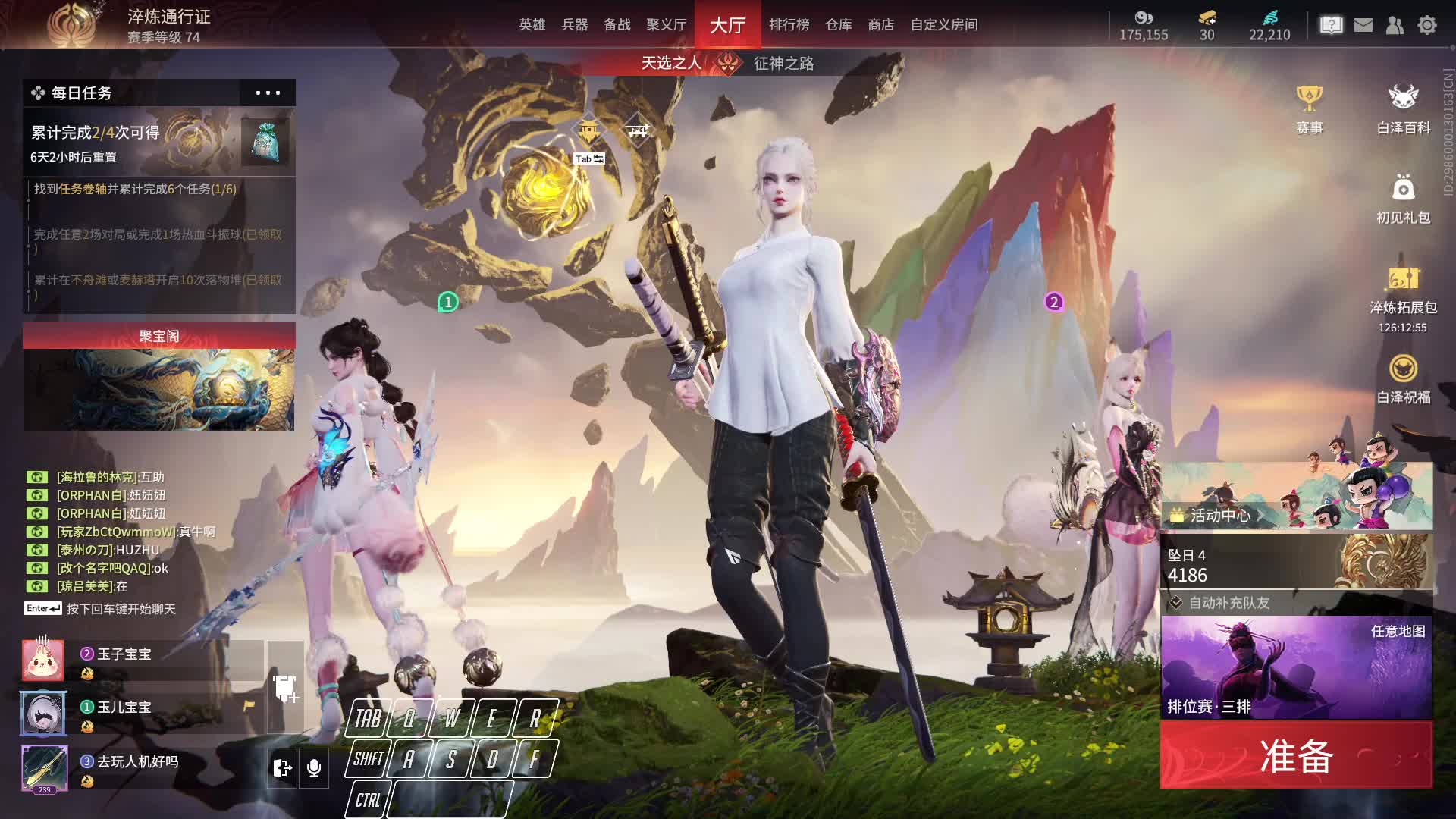The height and width of the screenshot is (819, 1456).
Task: Select 自定义房间 custom room tab
Action: [x=943, y=25]
